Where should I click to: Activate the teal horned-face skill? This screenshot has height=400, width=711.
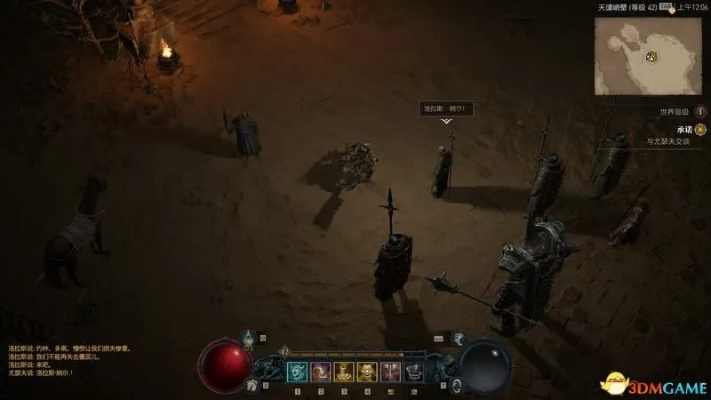point(298,372)
